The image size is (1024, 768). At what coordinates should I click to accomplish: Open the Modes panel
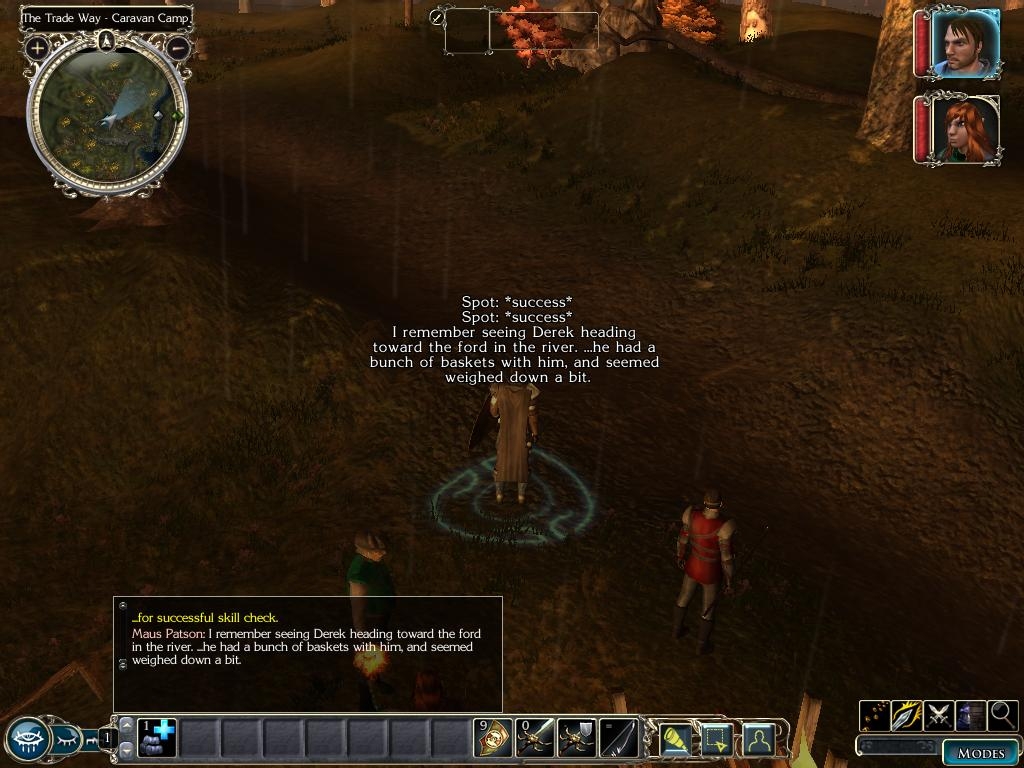(979, 752)
